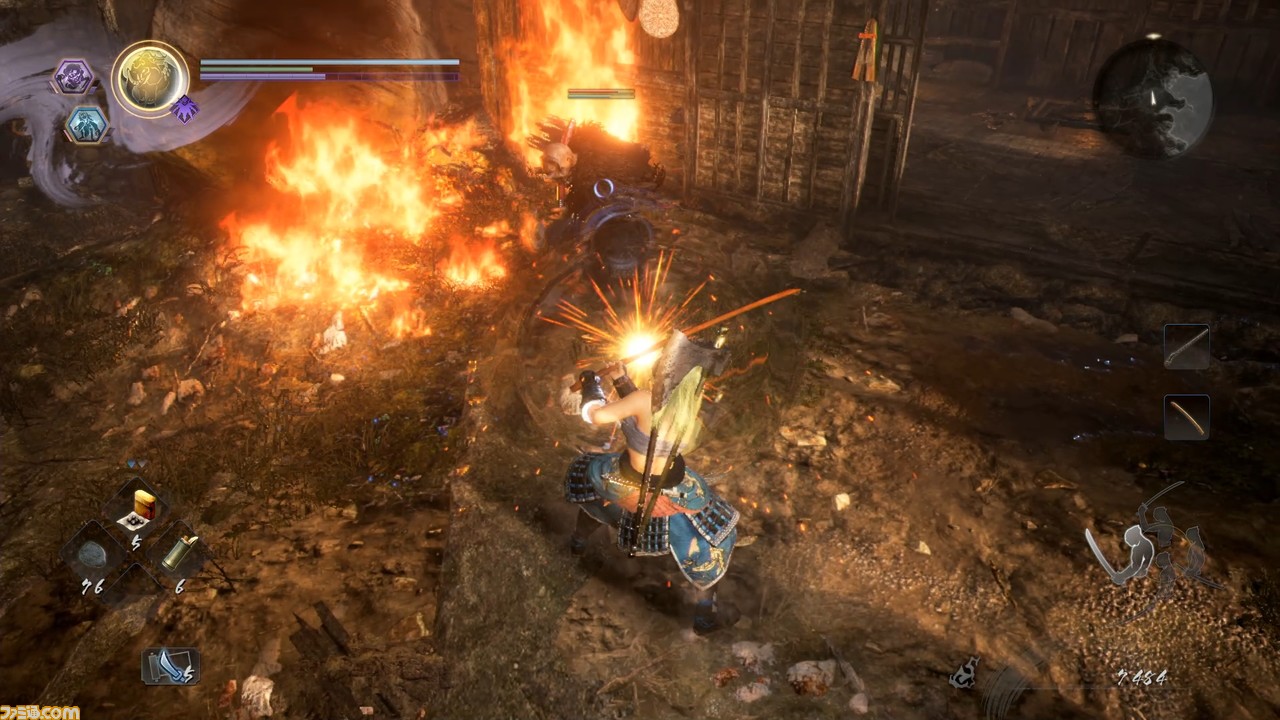This screenshot has height=720, width=1280.
Task: Activate the teal hexagon yokai skill
Action: 87,124
